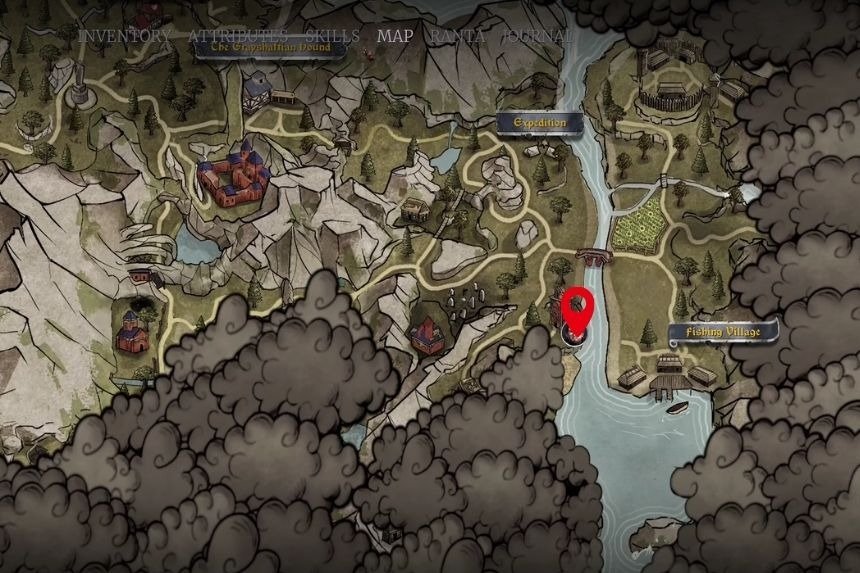Select the Map tab
The width and height of the screenshot is (860, 573).
[x=394, y=36]
